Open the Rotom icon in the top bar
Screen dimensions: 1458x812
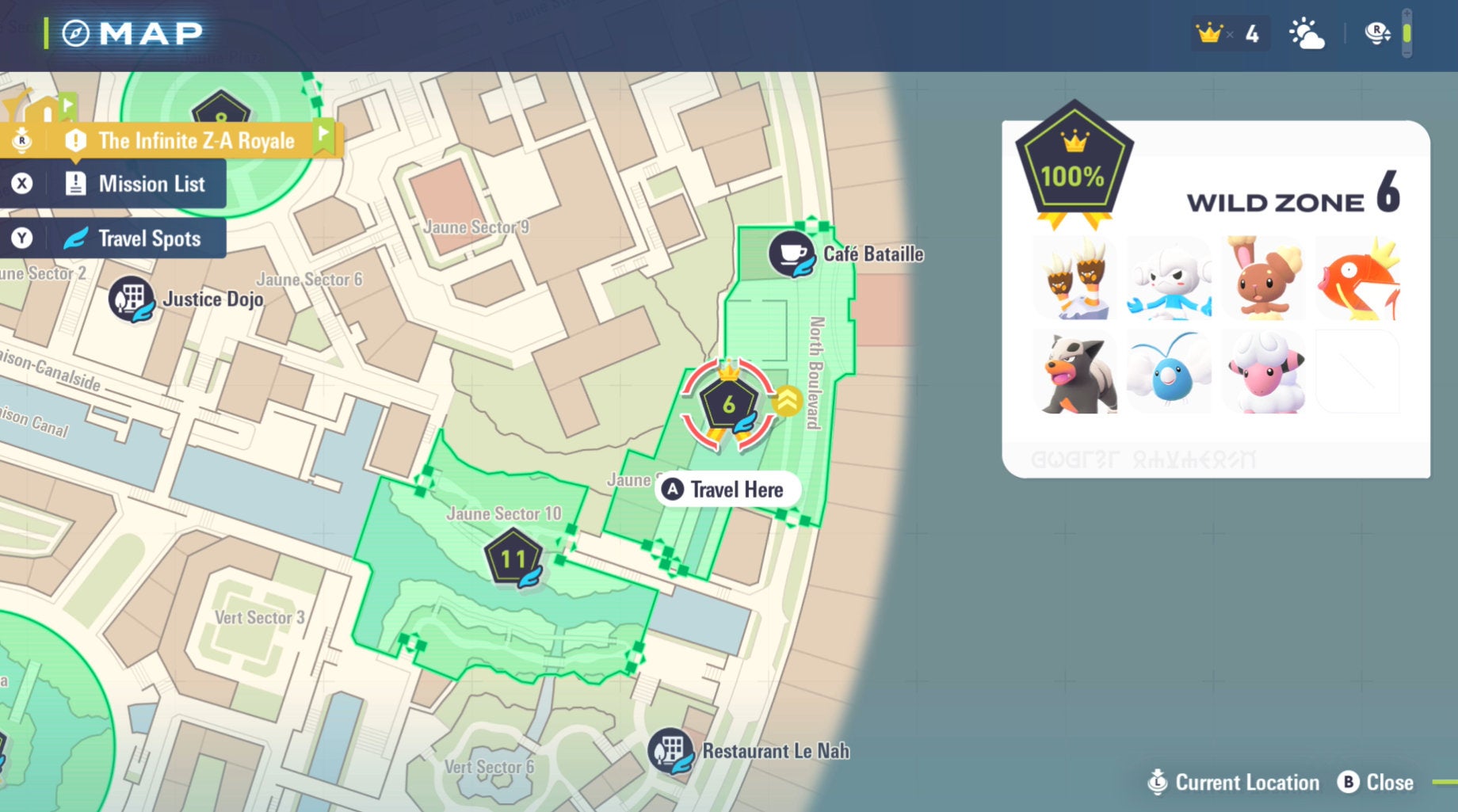1375,32
